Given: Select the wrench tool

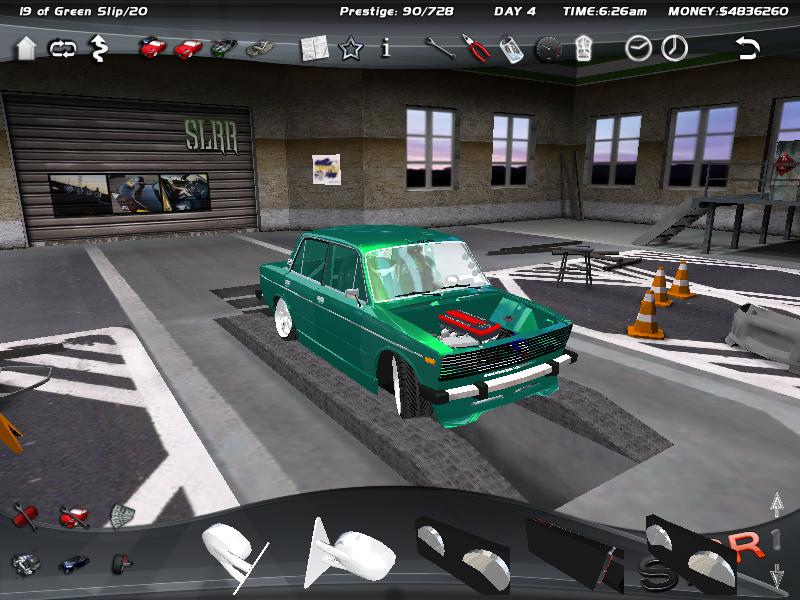Looking at the screenshot, I should [439, 48].
